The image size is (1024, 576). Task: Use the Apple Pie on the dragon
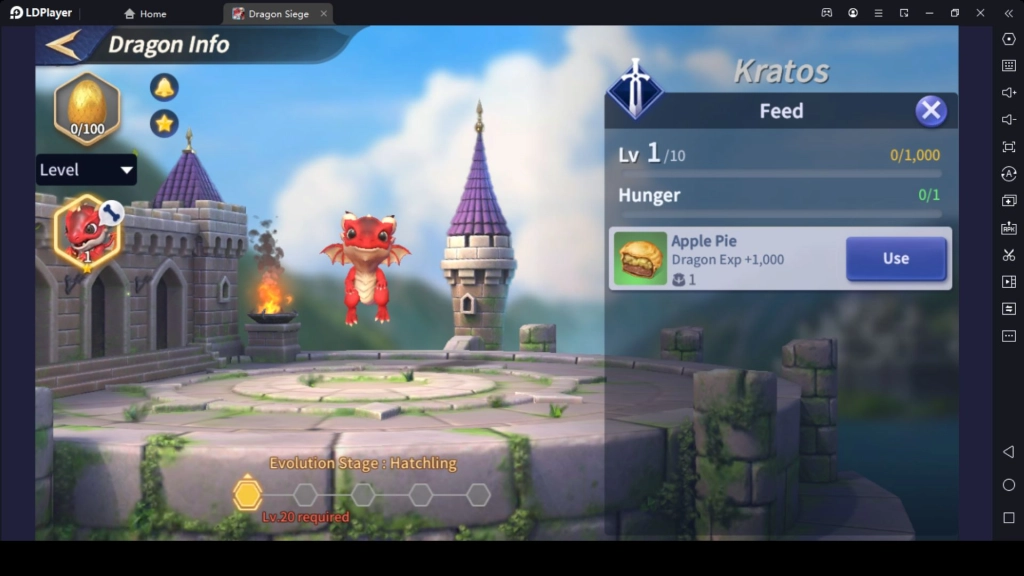pyautogui.click(x=895, y=259)
